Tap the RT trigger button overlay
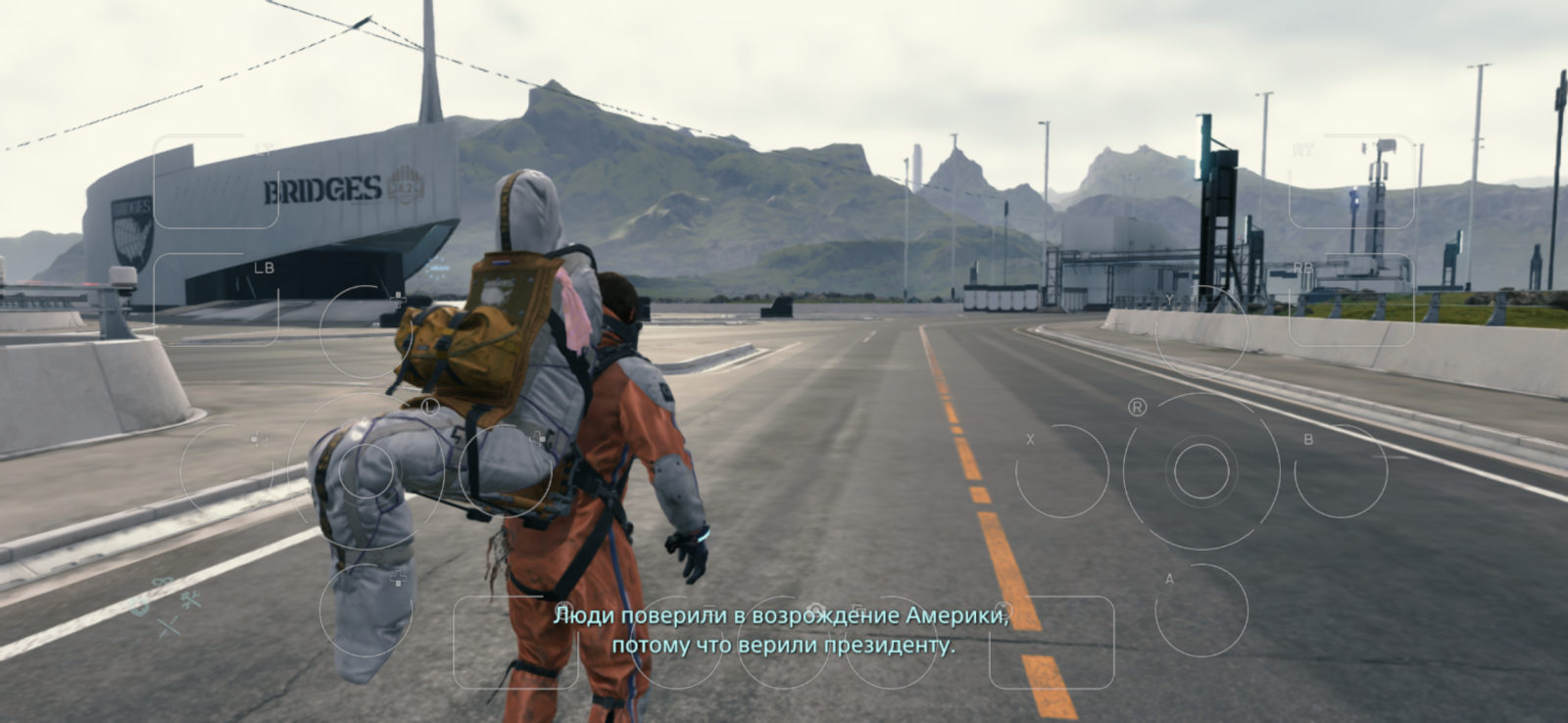Screen dimensions: 1568x723 (x=1350, y=182)
